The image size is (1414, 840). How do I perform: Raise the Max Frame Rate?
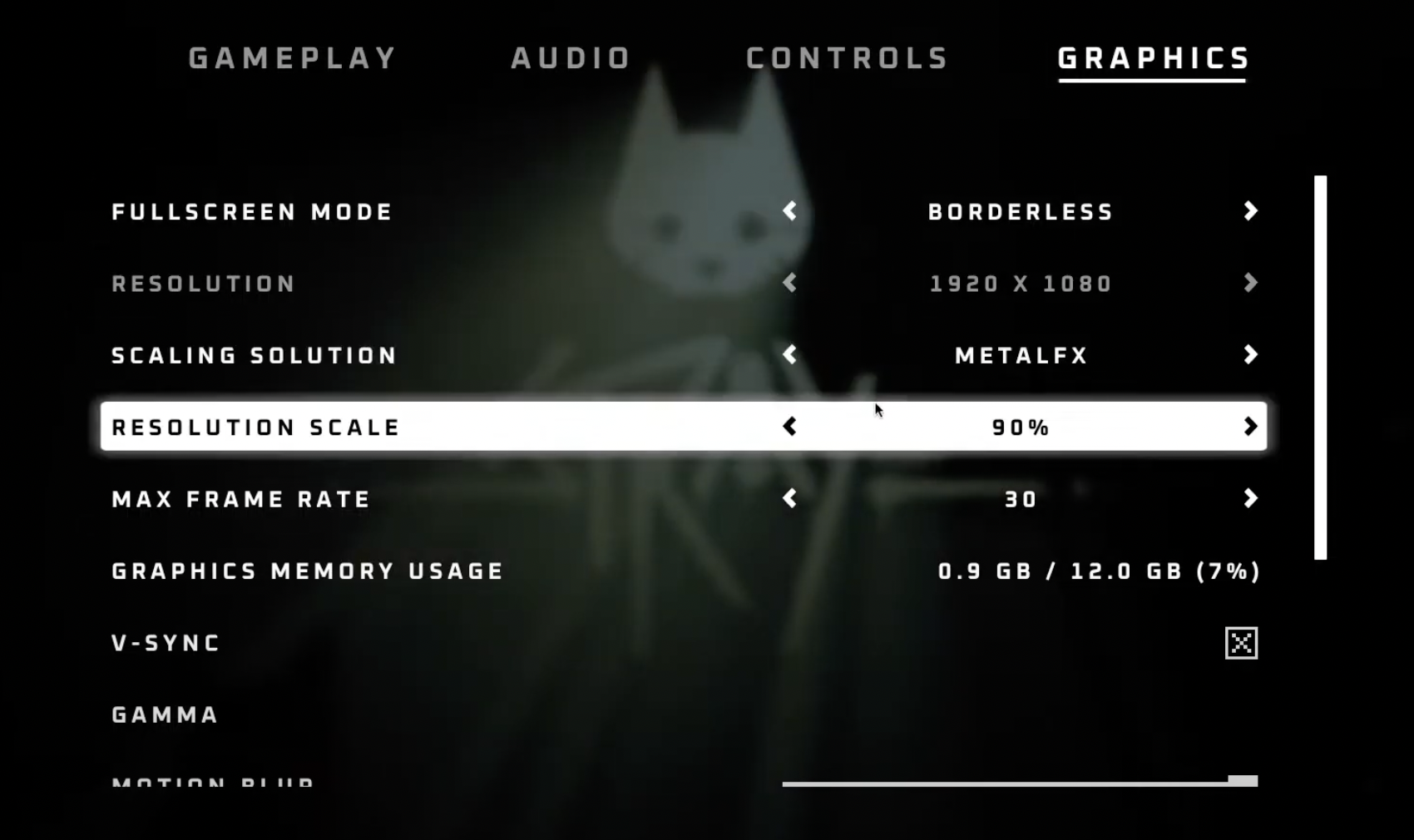click(x=1250, y=499)
